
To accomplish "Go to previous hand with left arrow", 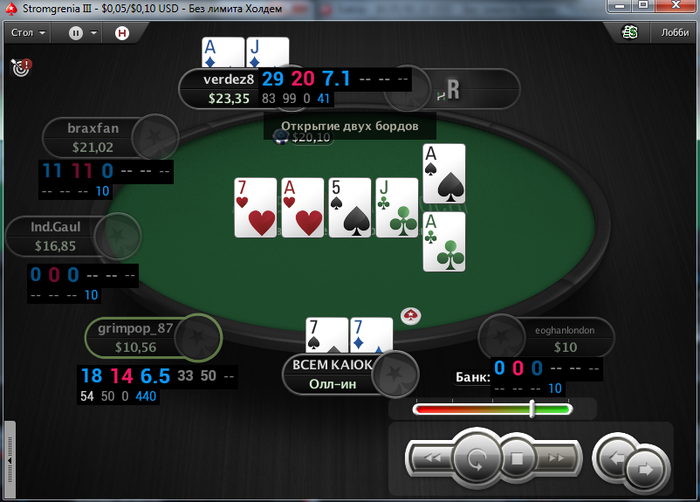I will pos(611,459).
